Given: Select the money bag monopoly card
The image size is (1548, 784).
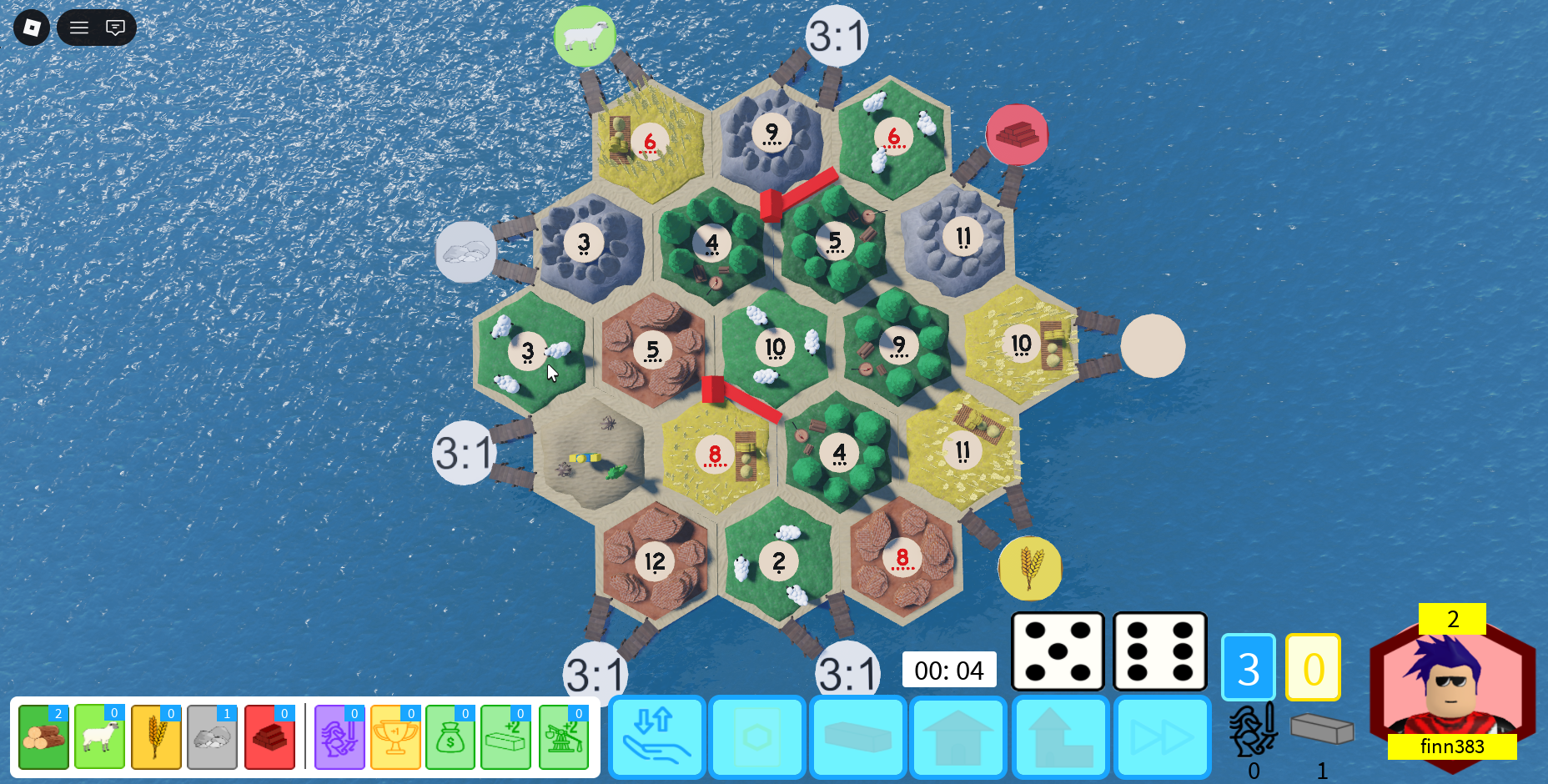Looking at the screenshot, I should coord(450,737).
